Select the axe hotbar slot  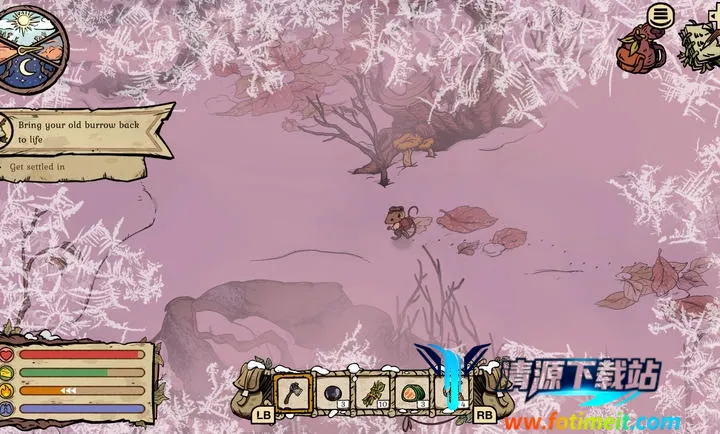pyautogui.click(x=293, y=392)
